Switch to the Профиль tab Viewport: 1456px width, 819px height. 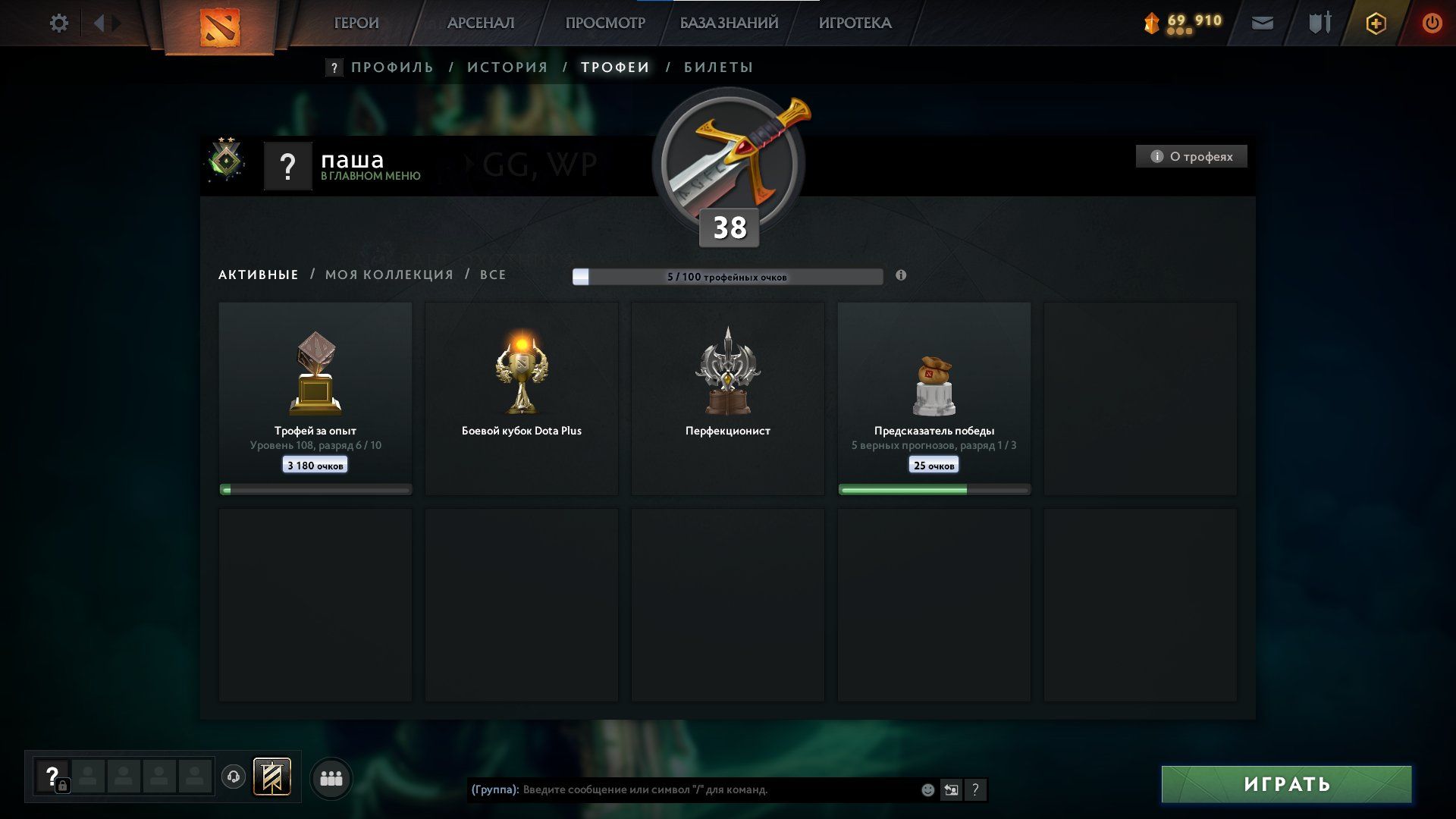(x=392, y=67)
